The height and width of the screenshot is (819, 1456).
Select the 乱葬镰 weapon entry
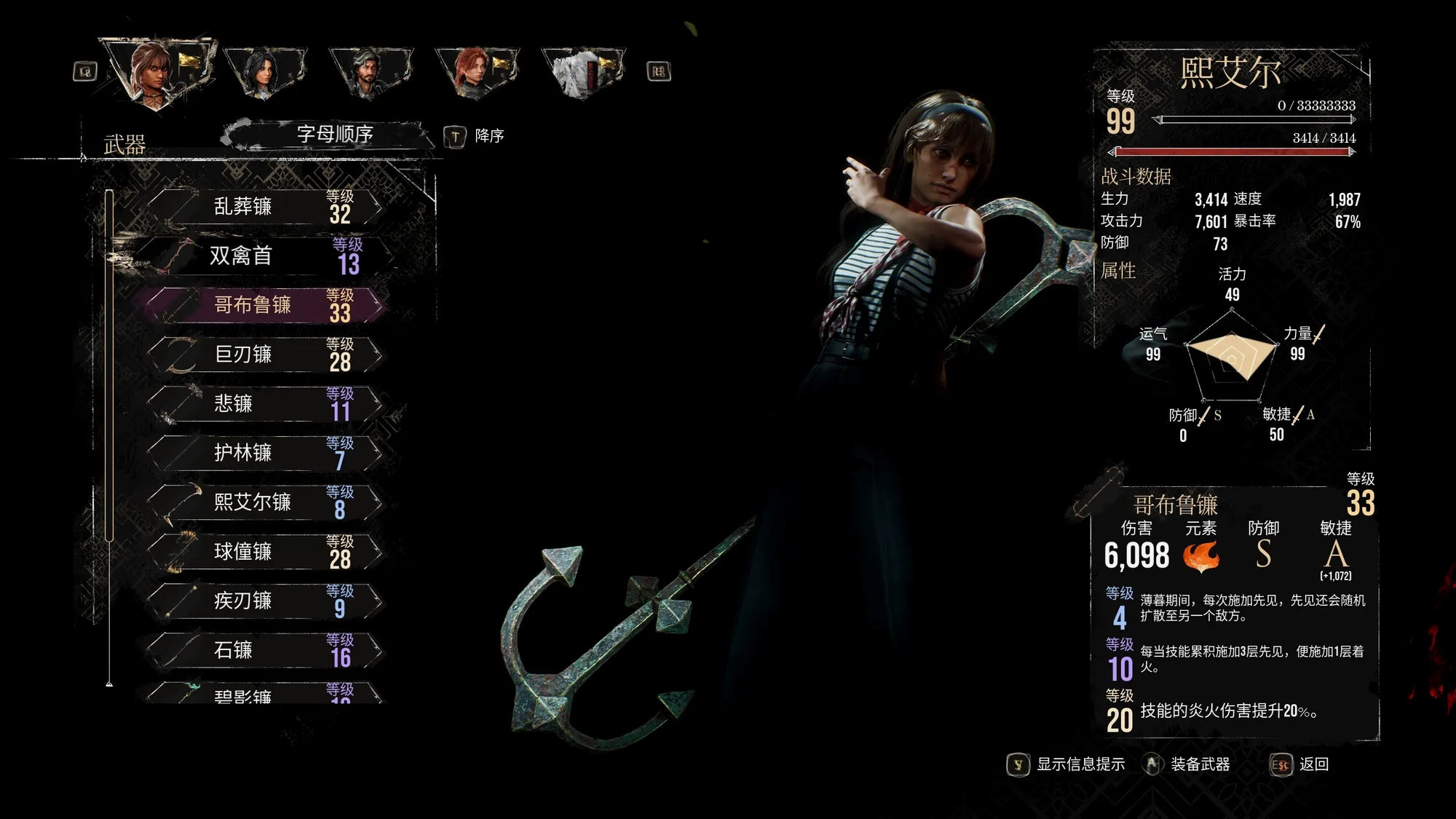pyautogui.click(x=266, y=207)
